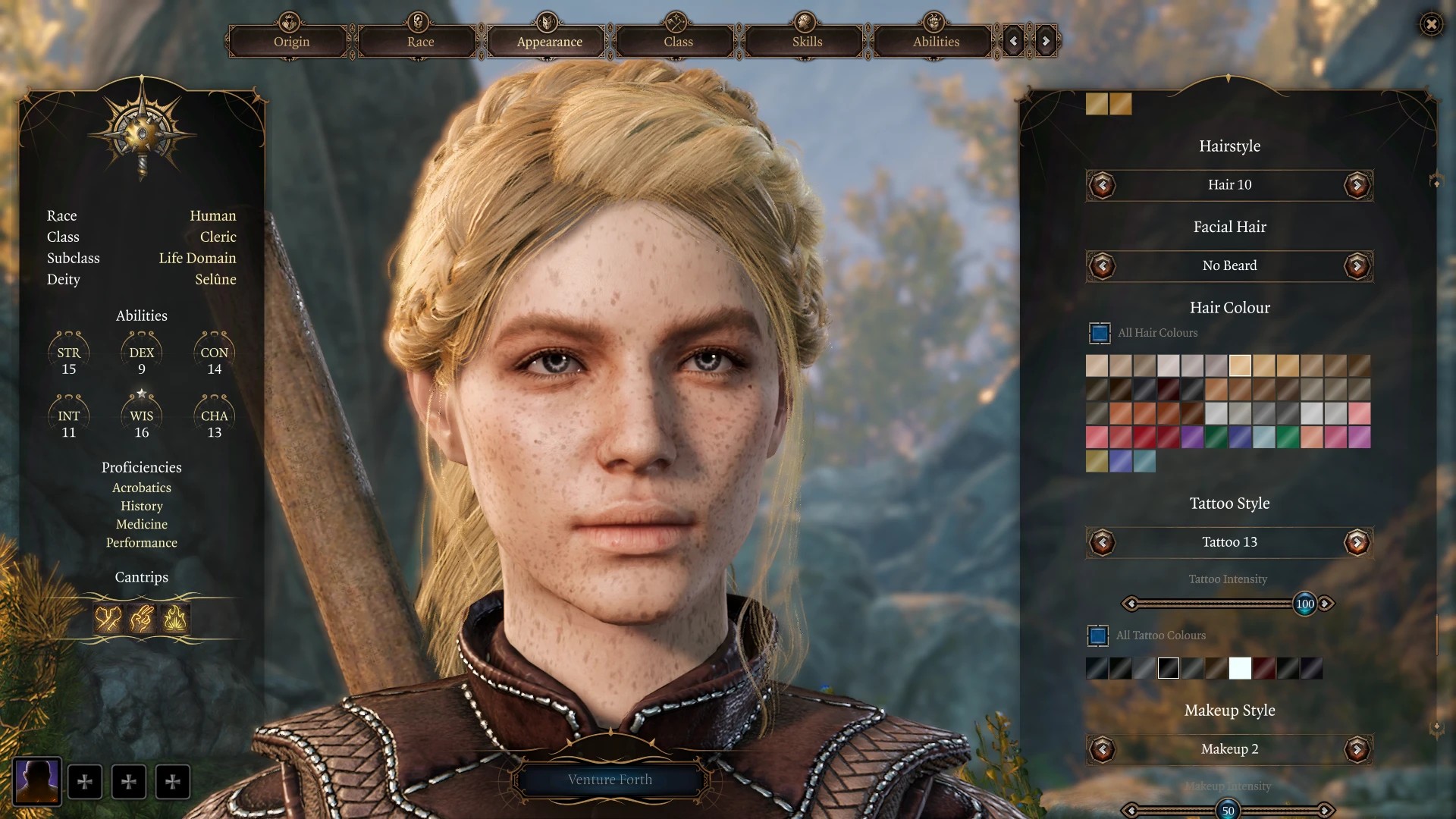Click the Tattoo Intensity slider handle

[x=1304, y=604]
